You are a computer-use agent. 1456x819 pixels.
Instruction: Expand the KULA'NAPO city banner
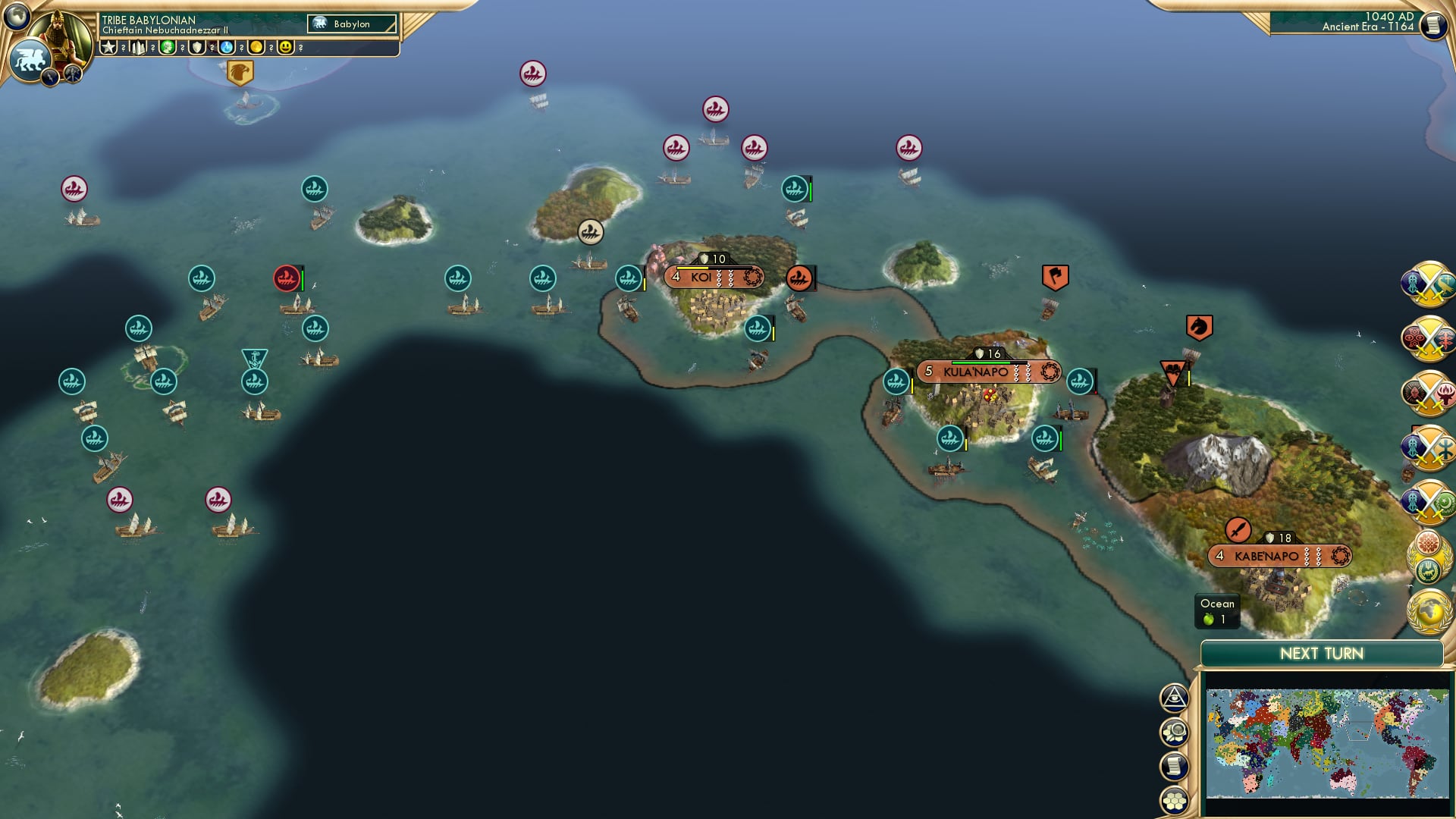(x=978, y=372)
